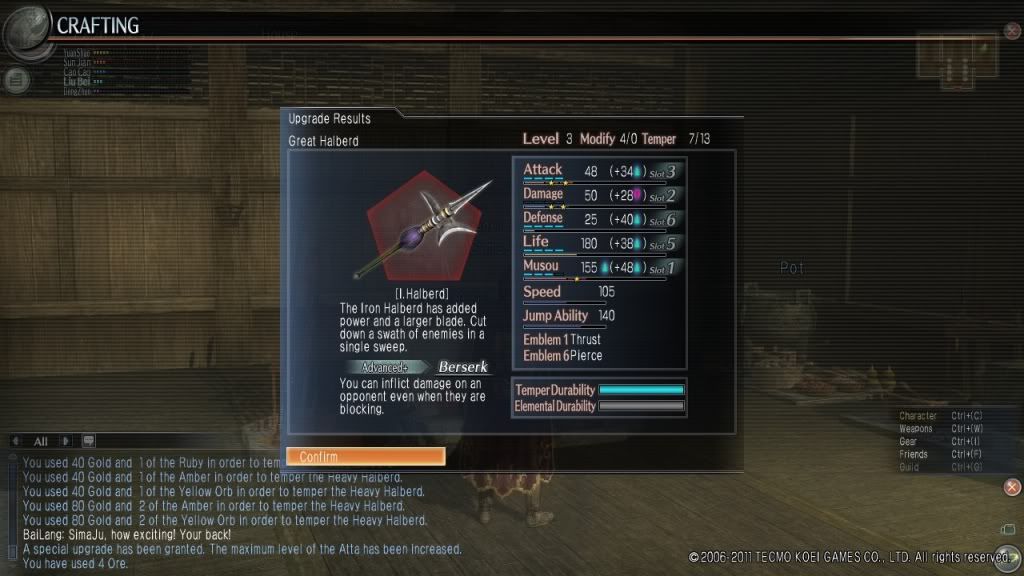Open the chat speech bubble button
1024x576 pixels.
tap(88, 441)
